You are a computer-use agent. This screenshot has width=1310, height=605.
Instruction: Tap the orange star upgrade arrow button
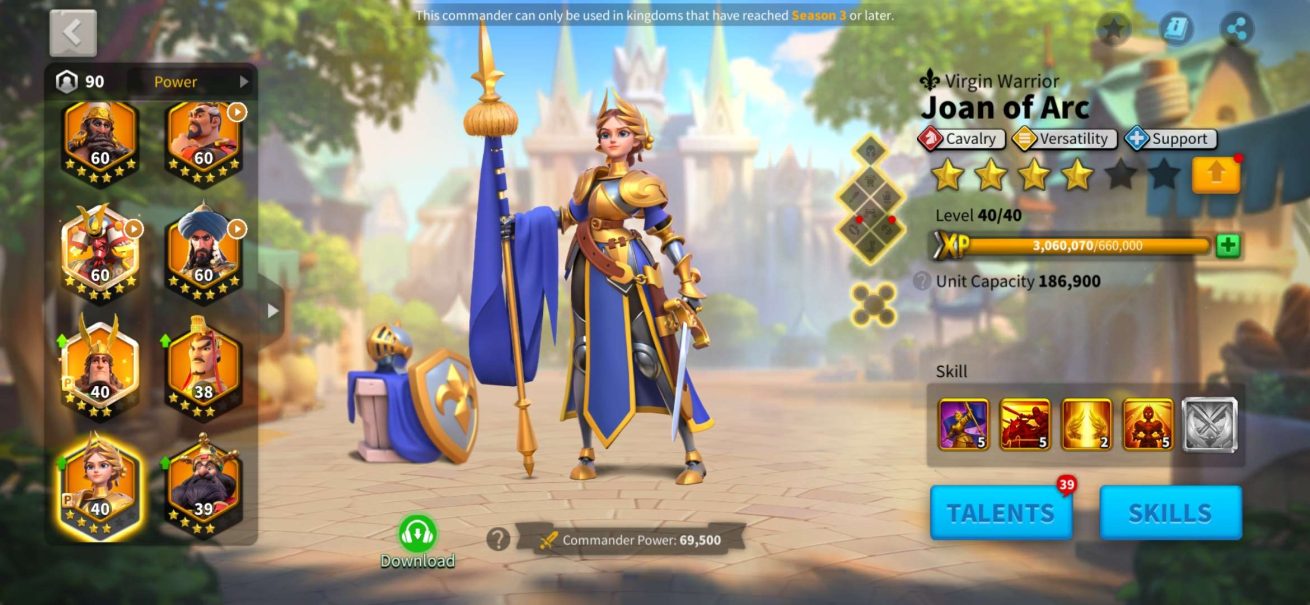click(1215, 175)
